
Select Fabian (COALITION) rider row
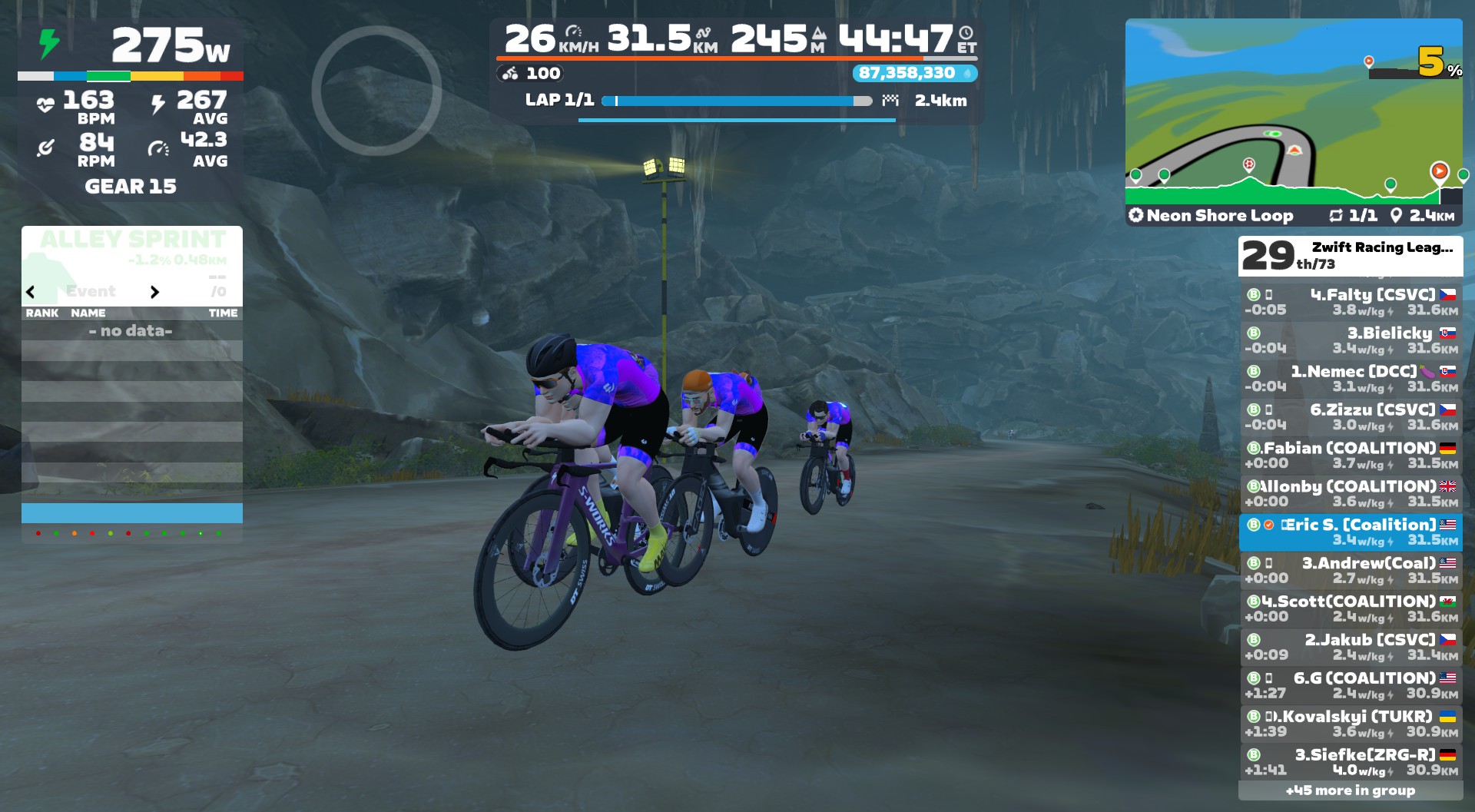click(x=1351, y=456)
